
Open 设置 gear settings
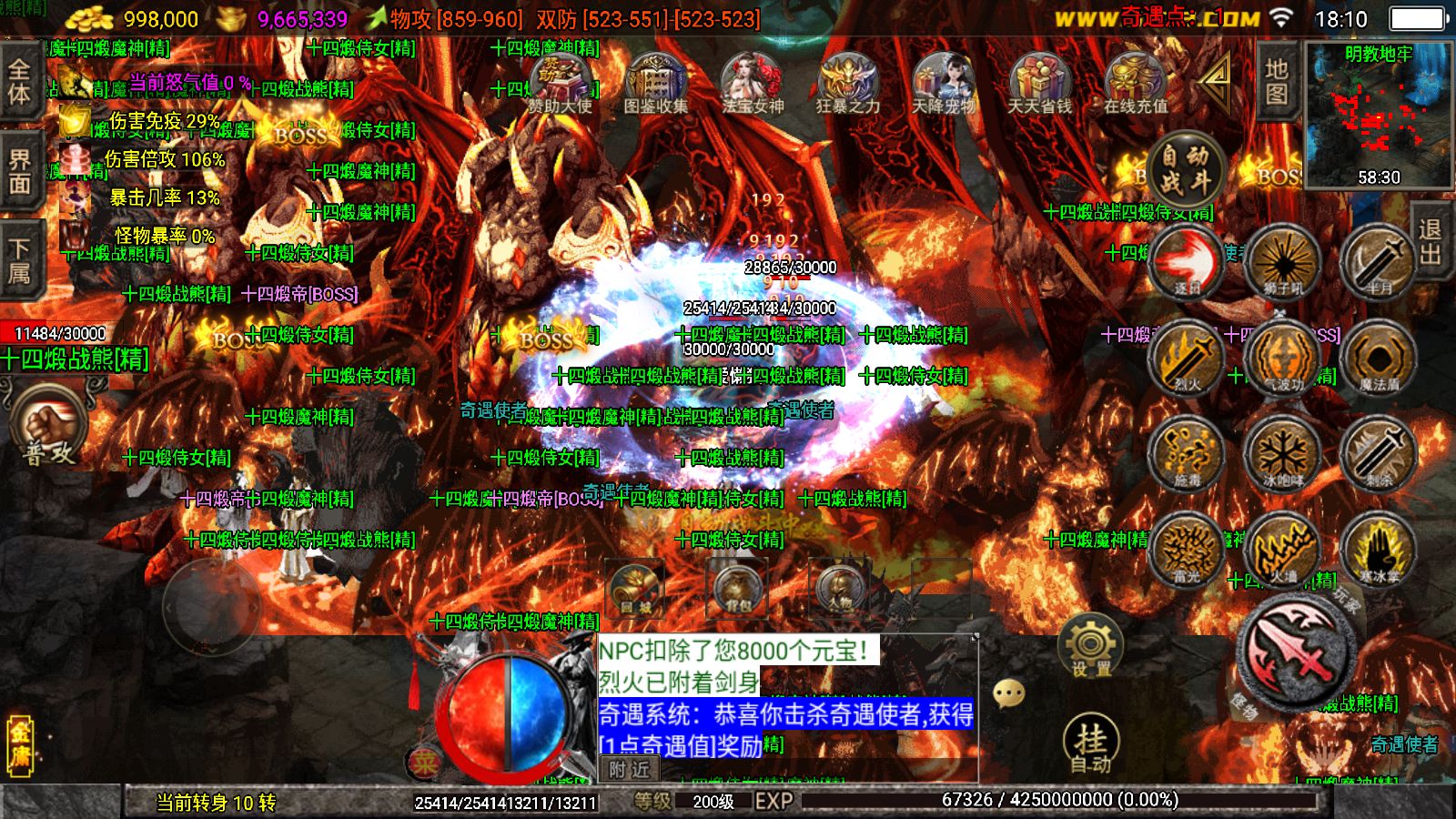point(1090,646)
